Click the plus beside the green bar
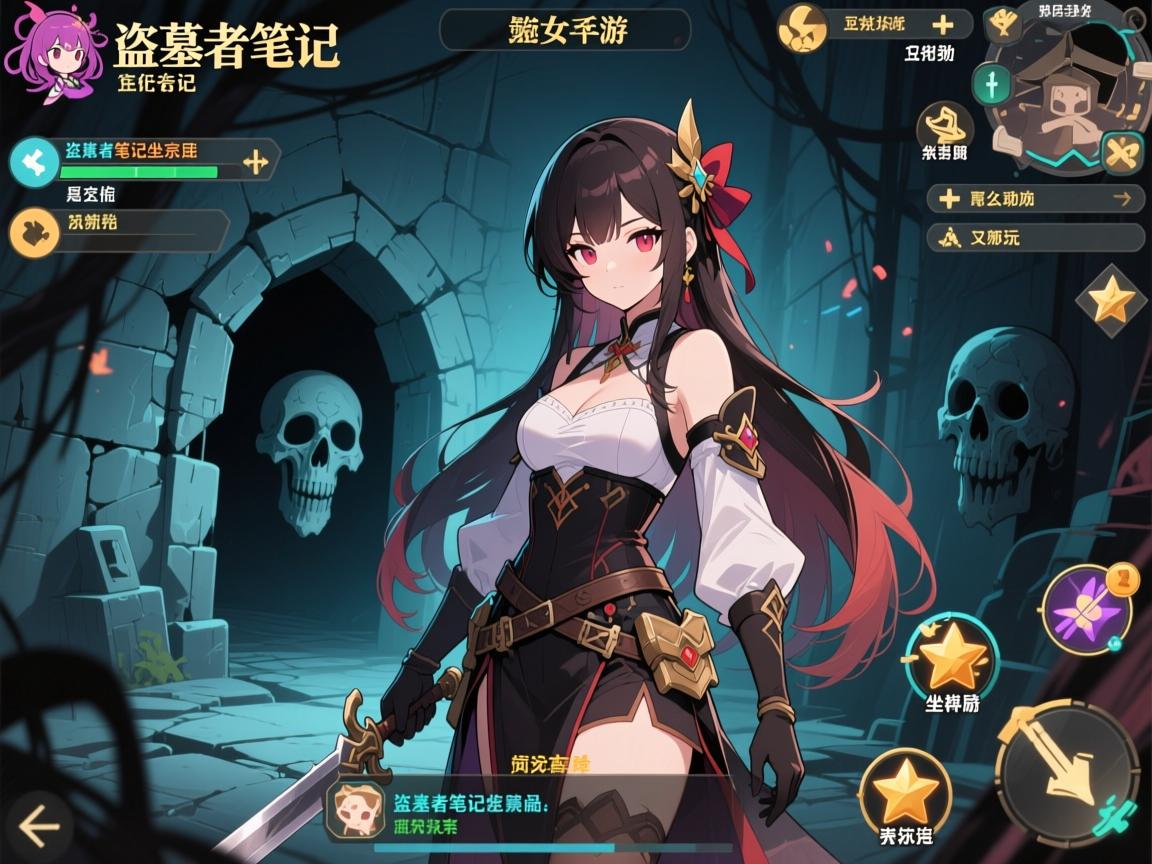Image resolution: width=1152 pixels, height=864 pixels. [256, 160]
